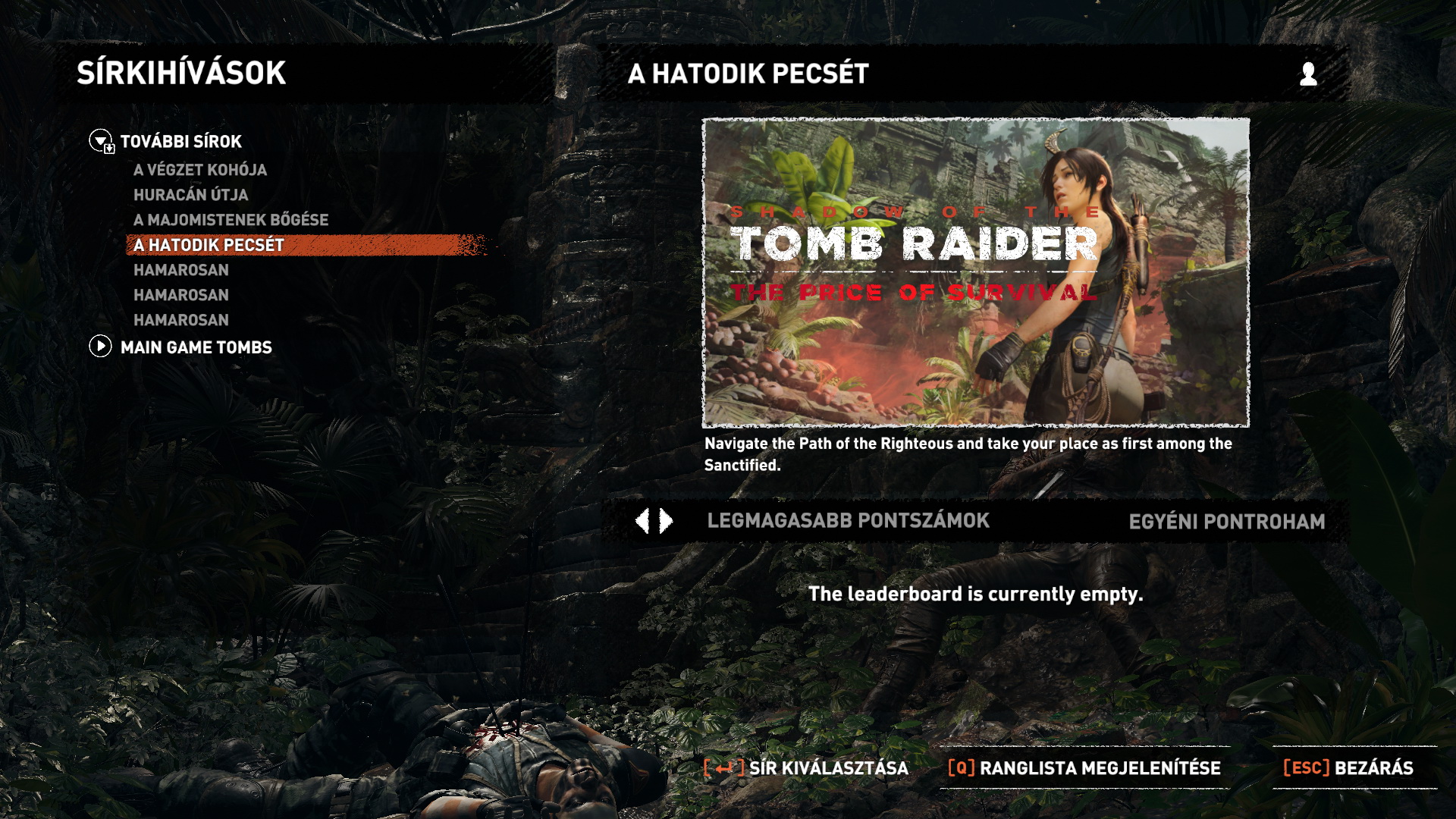Collapse the További Sírok category
The height and width of the screenshot is (819, 1456).
tap(101, 141)
